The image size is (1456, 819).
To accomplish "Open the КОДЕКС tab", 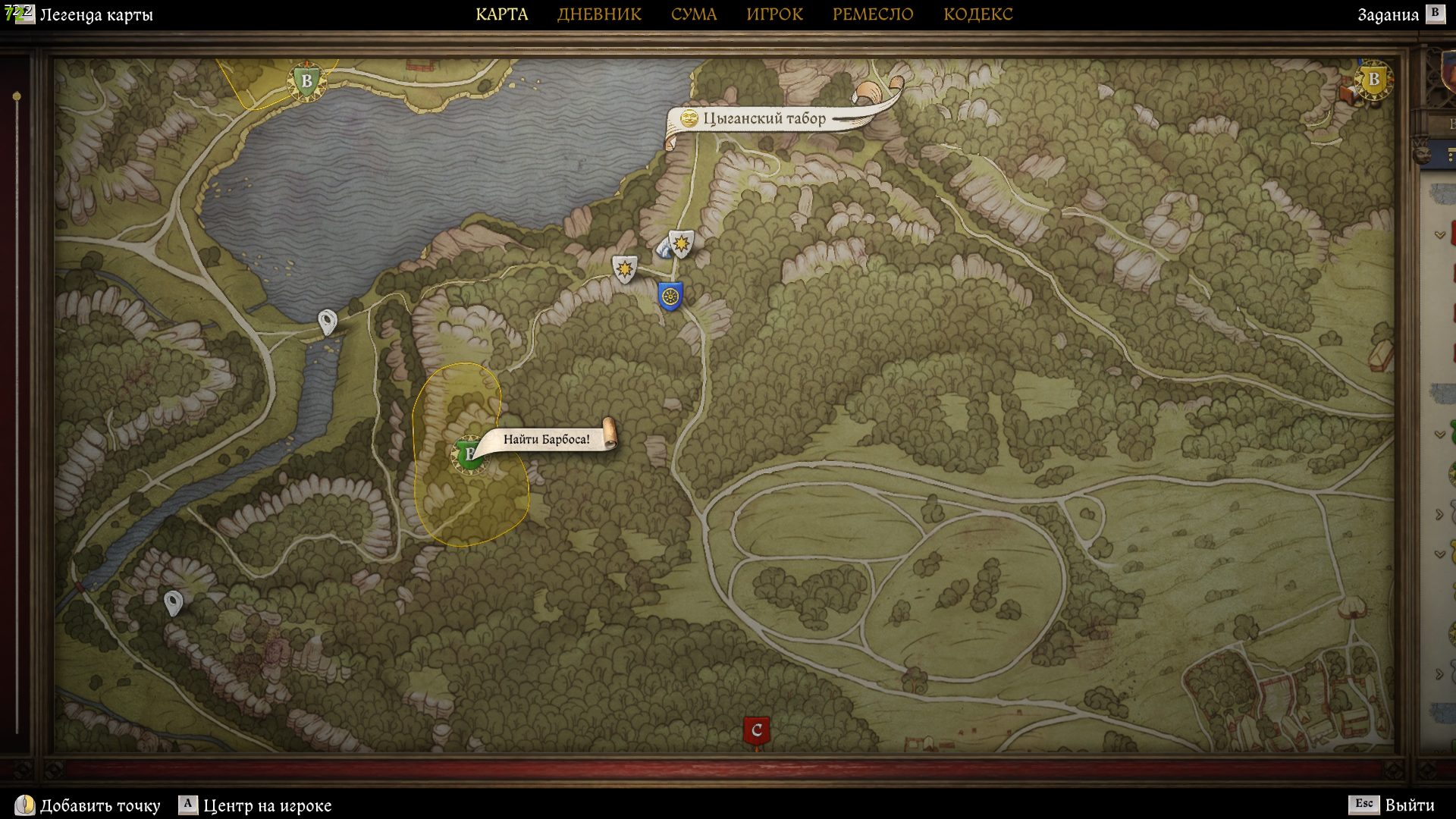I will [977, 14].
